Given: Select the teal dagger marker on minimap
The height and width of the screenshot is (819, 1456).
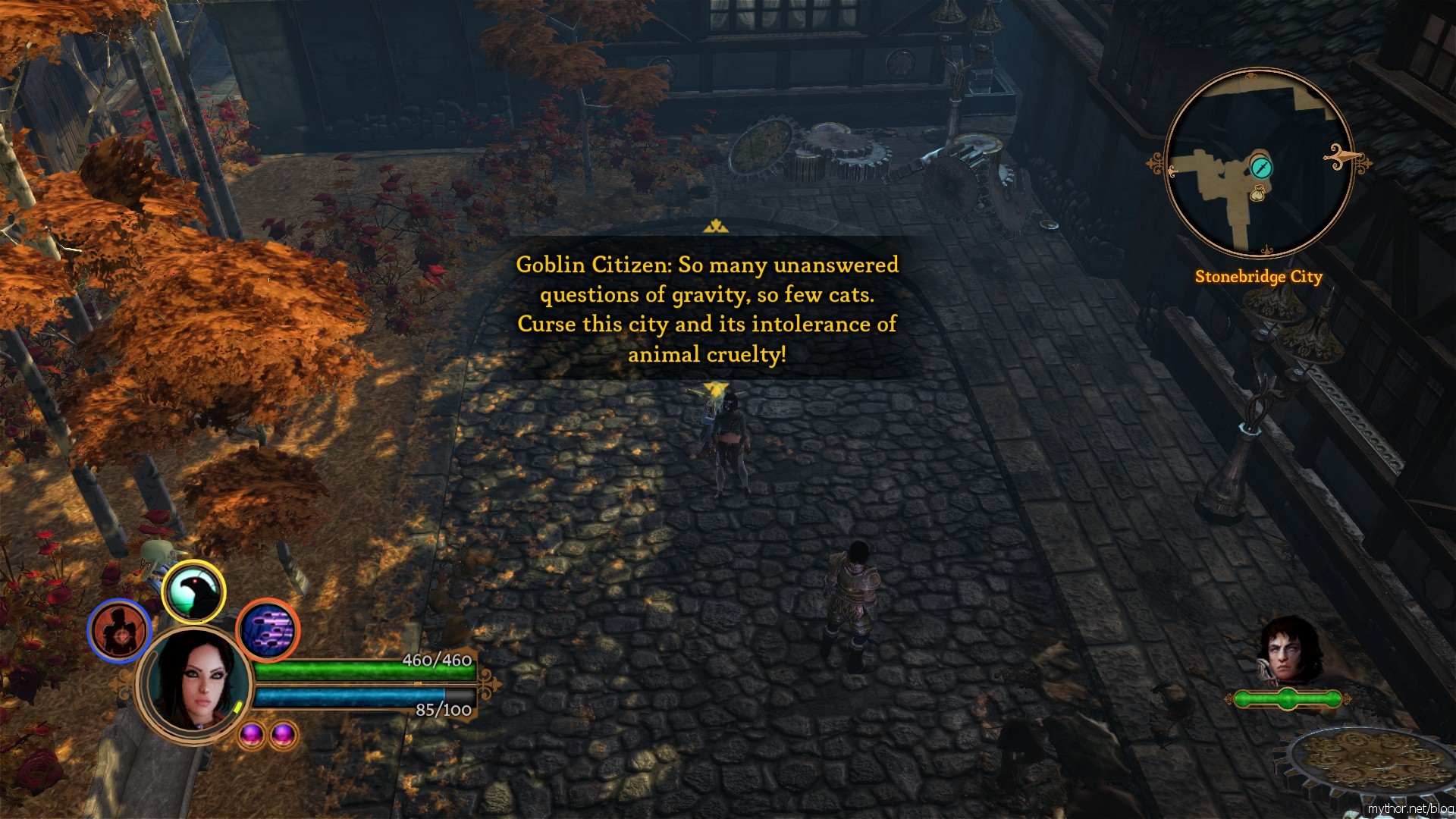Looking at the screenshot, I should (1261, 166).
